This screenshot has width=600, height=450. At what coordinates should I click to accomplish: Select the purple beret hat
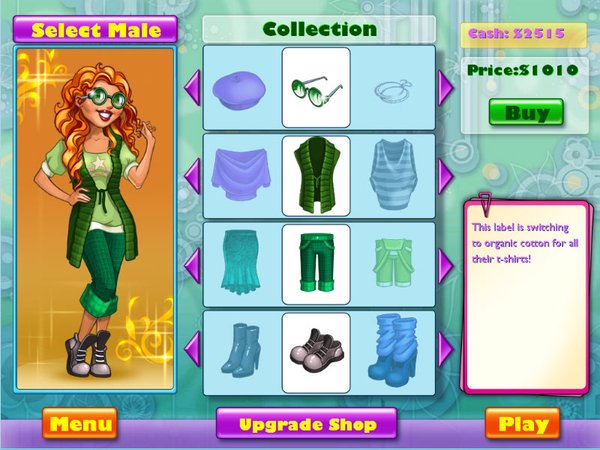coord(237,88)
